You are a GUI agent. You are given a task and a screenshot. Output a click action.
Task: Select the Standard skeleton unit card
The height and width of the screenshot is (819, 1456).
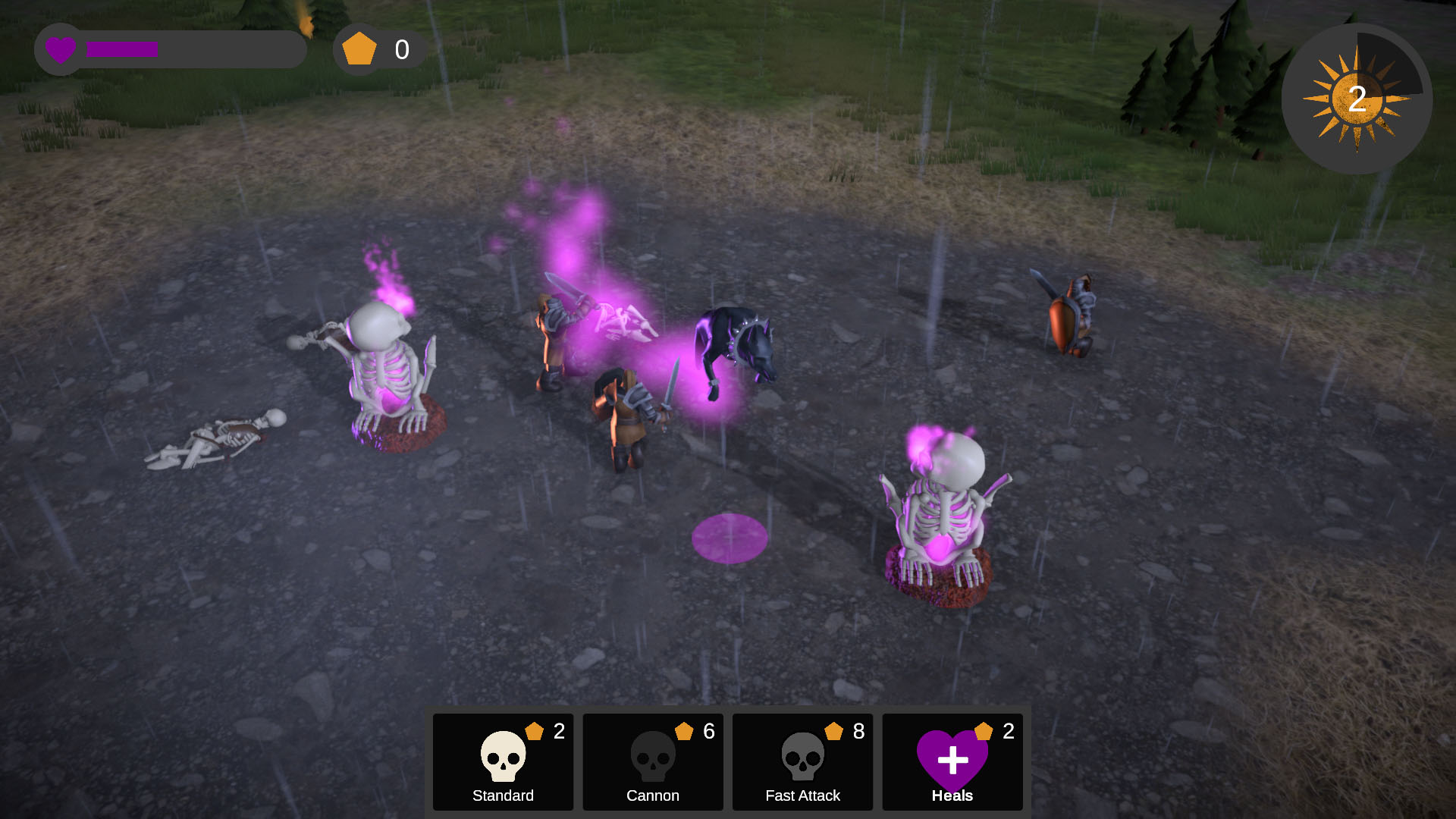[x=502, y=761]
